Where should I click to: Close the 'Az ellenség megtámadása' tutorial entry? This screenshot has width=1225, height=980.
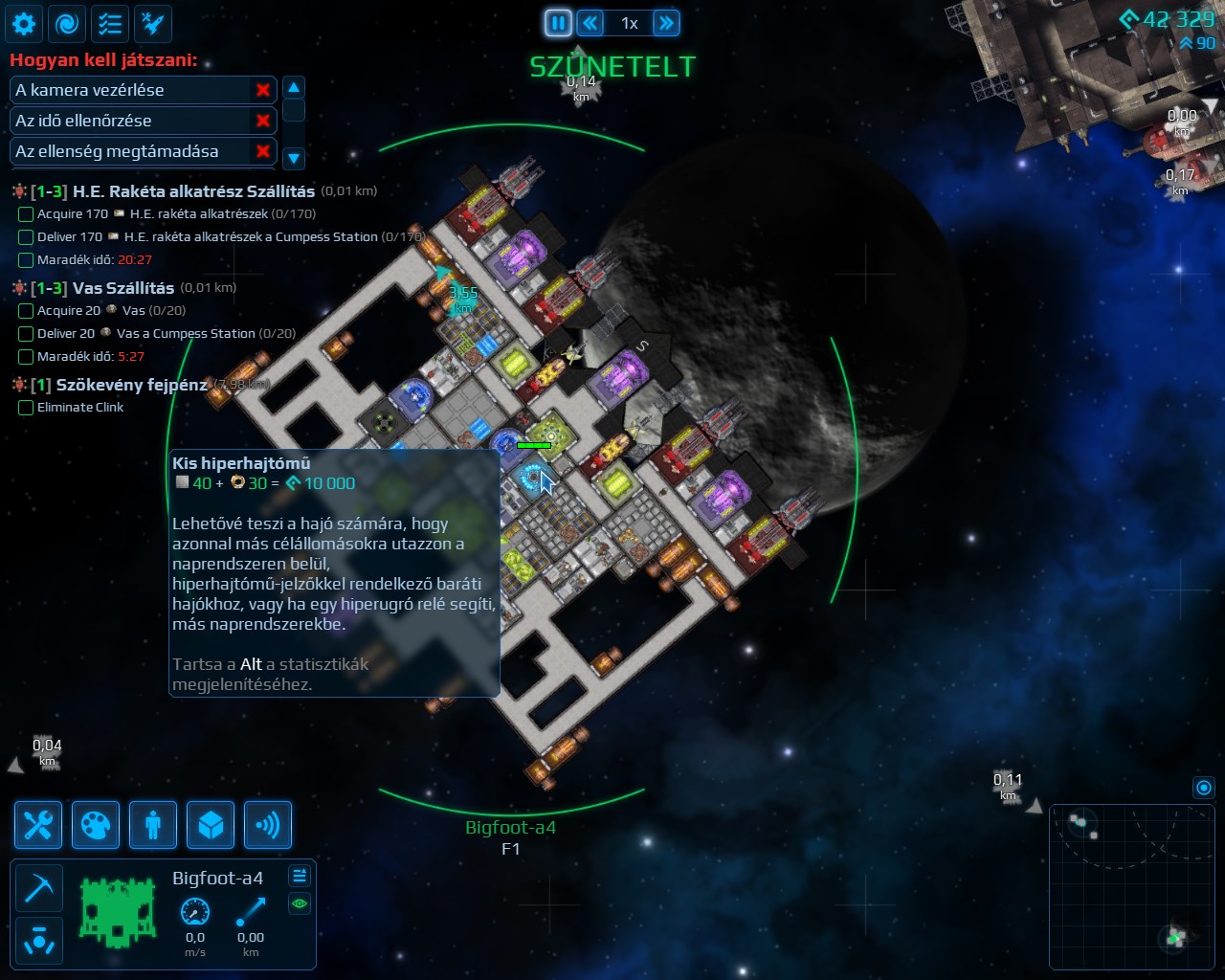(x=262, y=151)
